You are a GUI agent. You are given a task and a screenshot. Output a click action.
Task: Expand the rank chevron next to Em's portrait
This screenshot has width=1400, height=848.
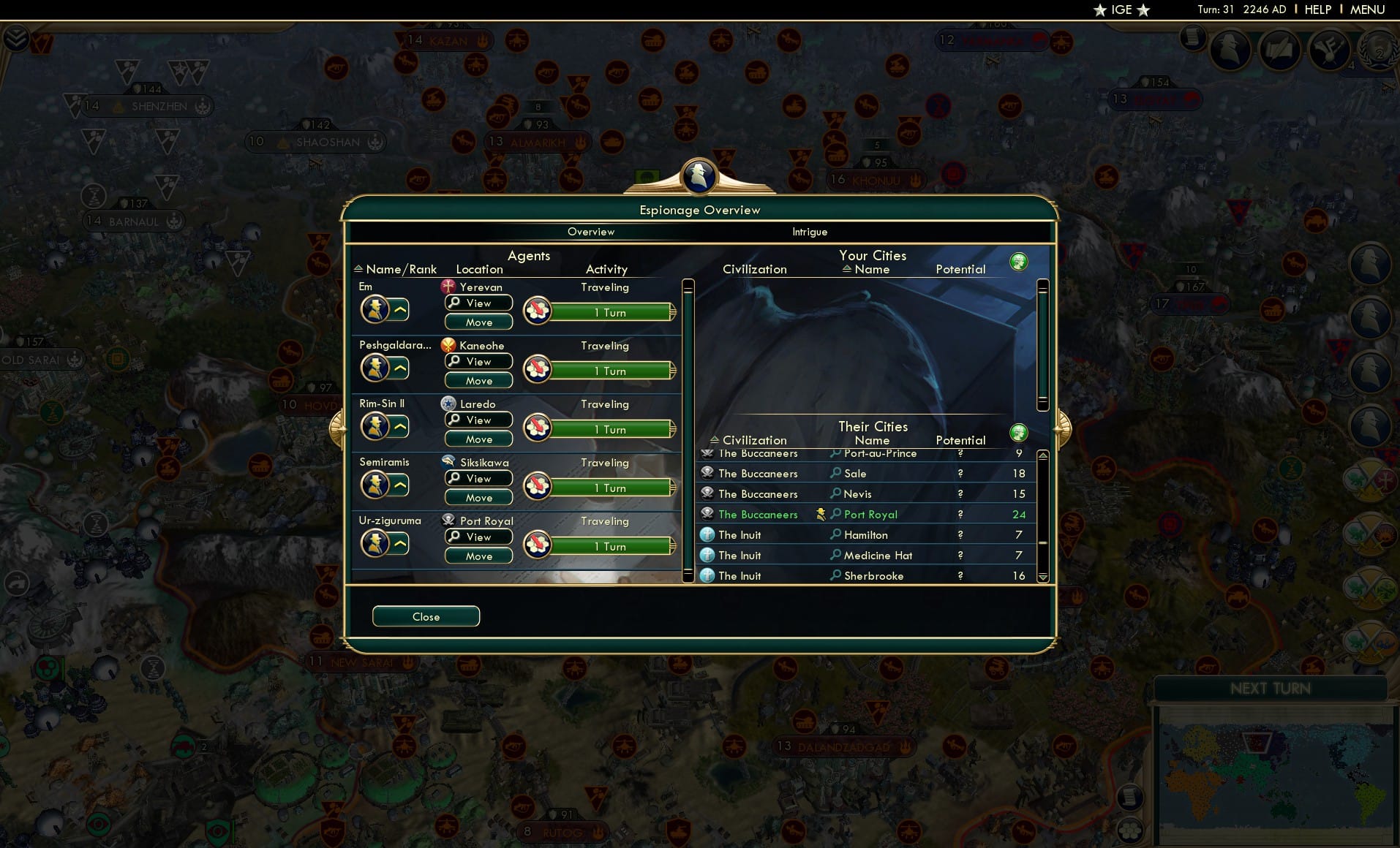tap(399, 308)
